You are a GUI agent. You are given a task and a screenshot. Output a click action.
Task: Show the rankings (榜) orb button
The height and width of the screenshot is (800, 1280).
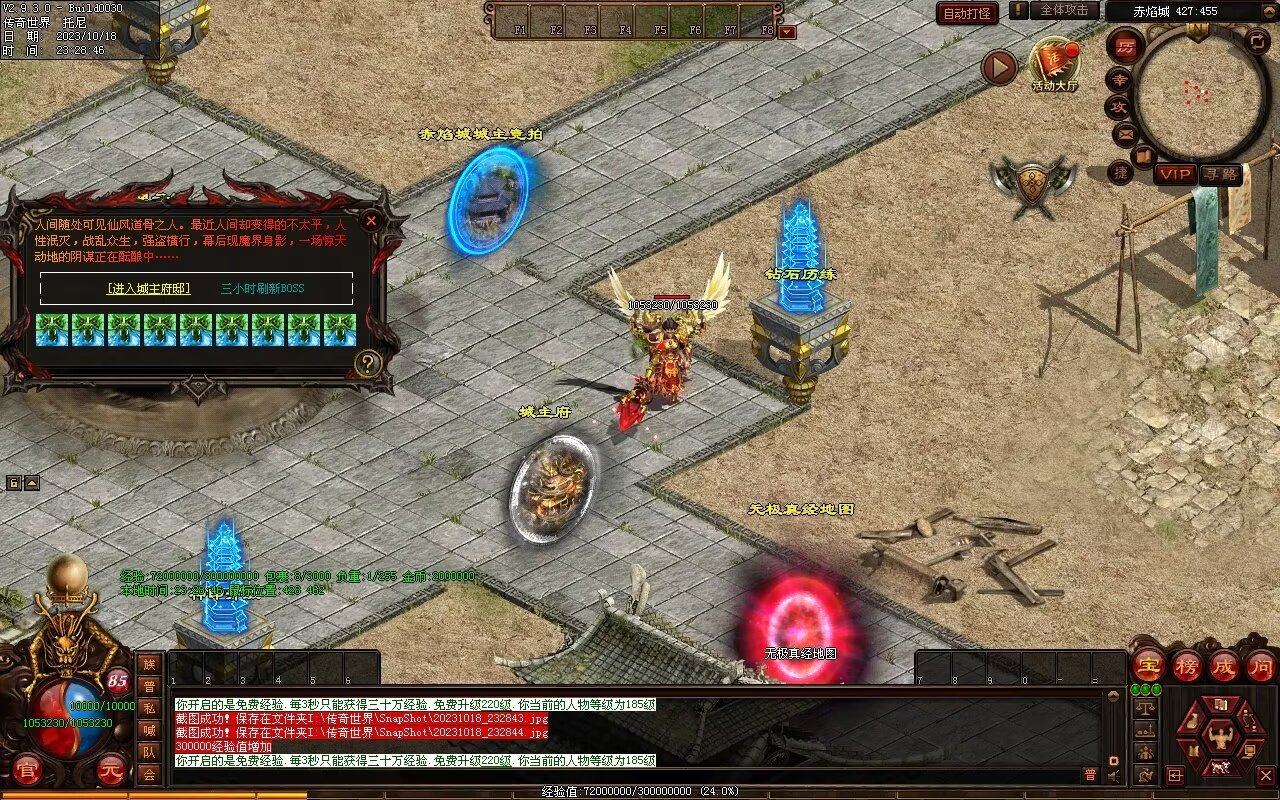point(1187,665)
